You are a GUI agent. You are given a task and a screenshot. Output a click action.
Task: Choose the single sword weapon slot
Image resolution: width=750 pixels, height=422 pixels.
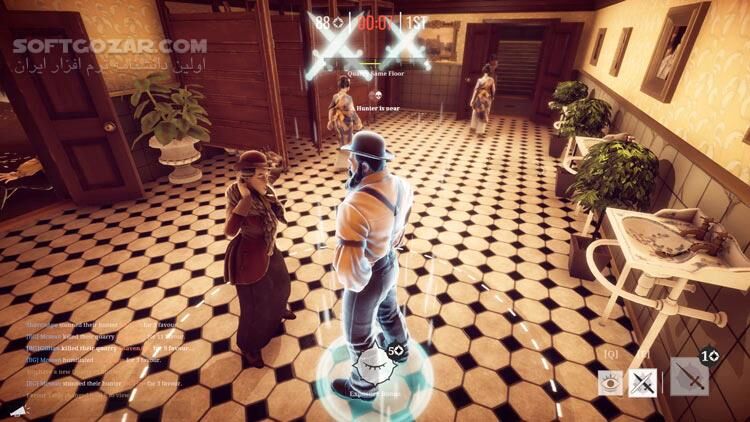click(x=690, y=378)
